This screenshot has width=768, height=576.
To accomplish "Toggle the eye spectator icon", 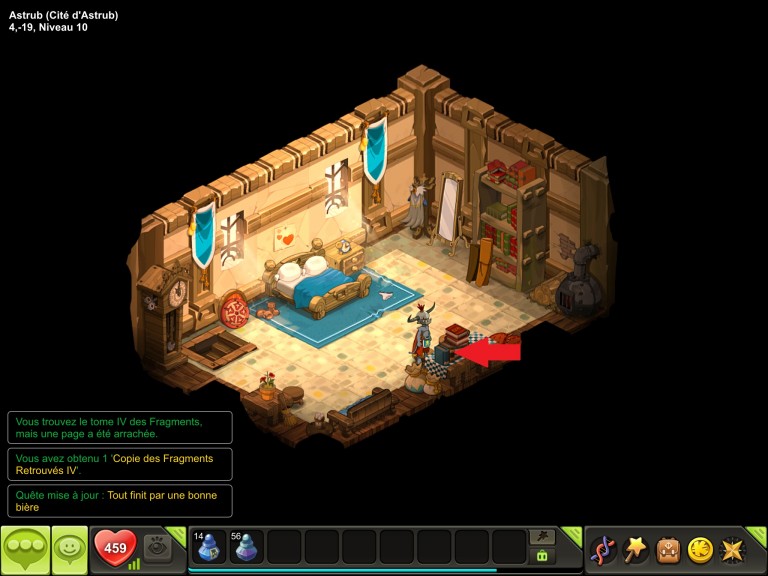I will [x=157, y=546].
